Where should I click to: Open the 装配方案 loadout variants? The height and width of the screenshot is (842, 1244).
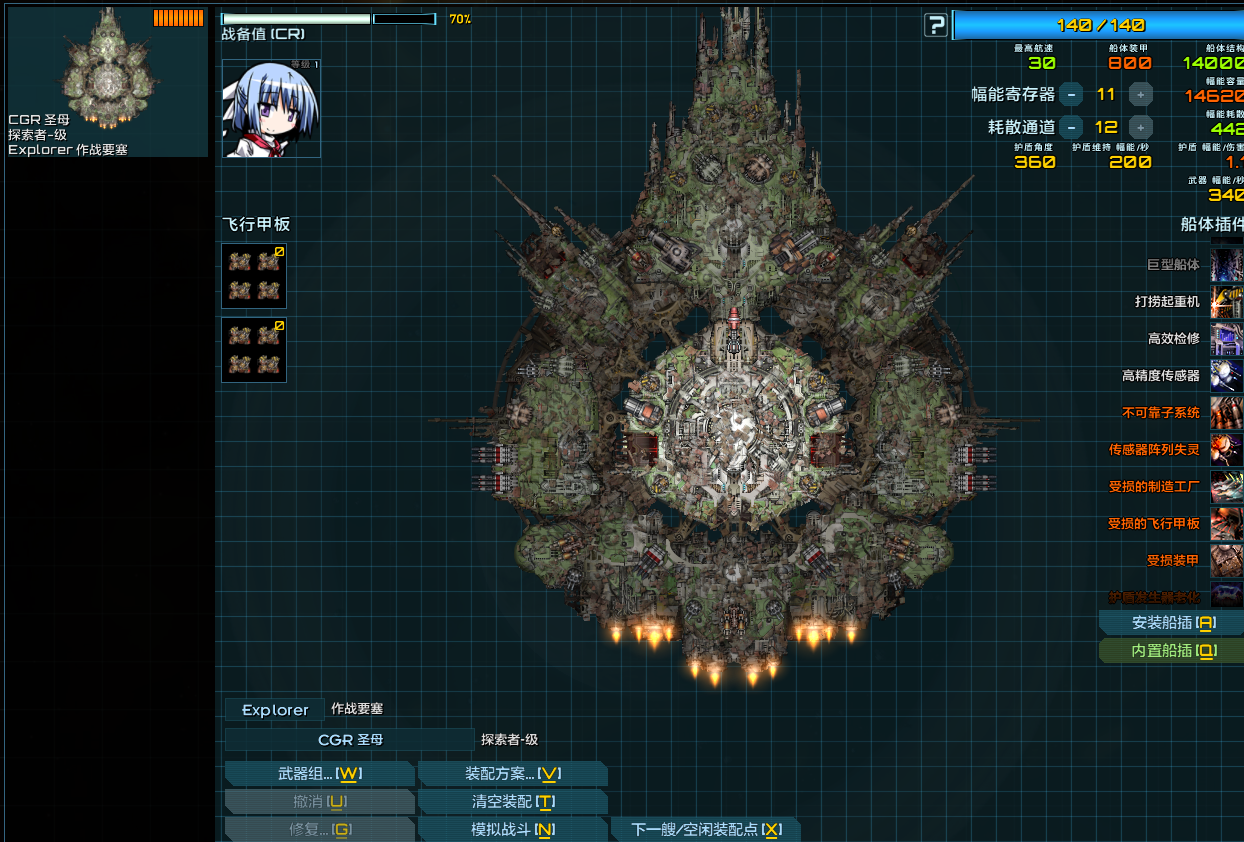coord(512,774)
